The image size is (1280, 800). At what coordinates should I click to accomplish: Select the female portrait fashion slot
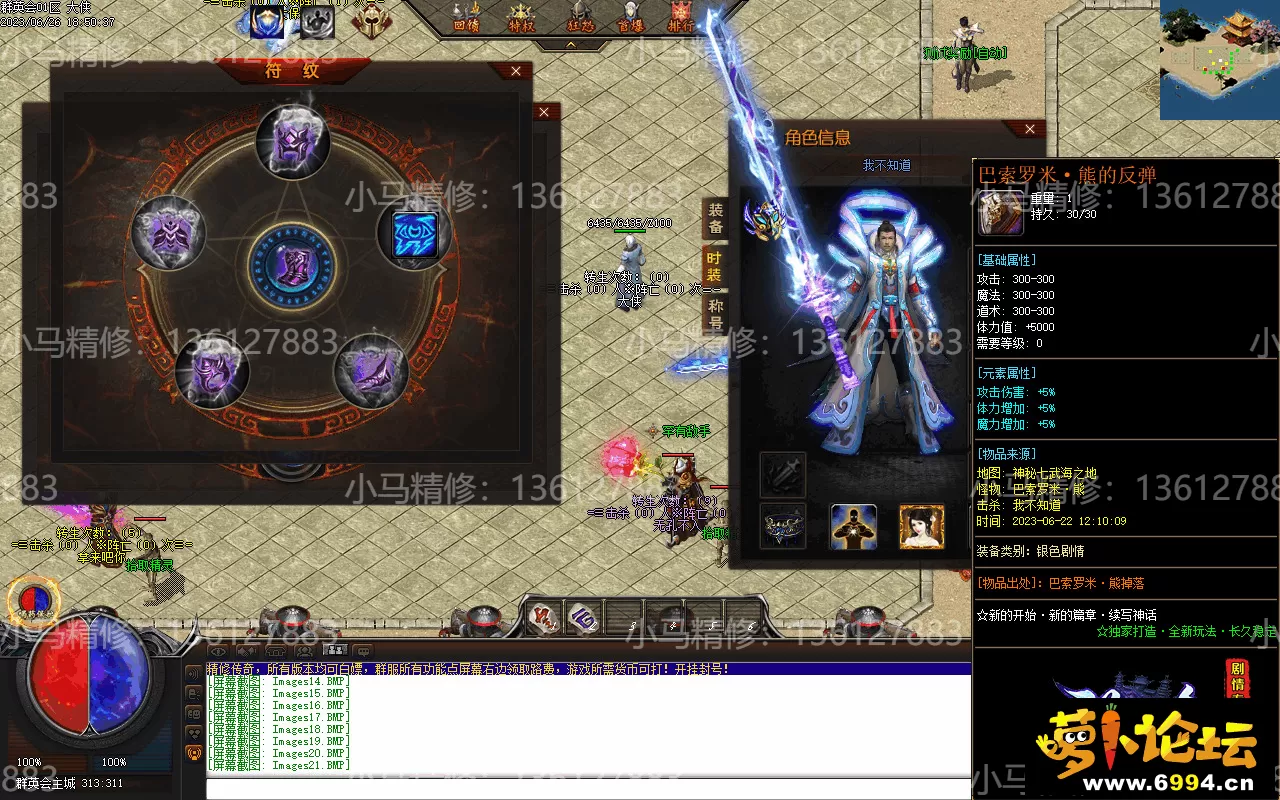click(921, 526)
